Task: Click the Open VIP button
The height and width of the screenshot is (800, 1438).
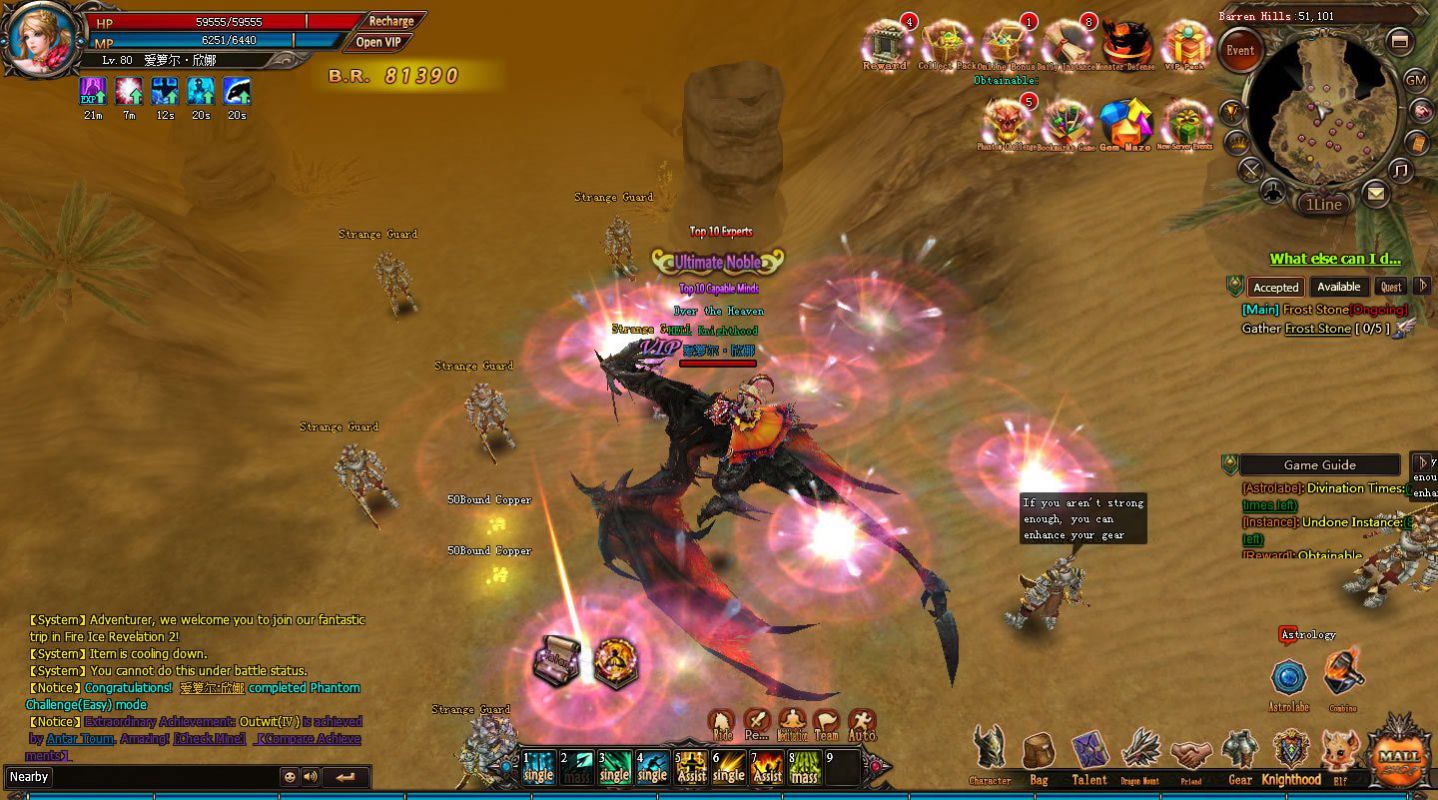Action: [x=379, y=42]
